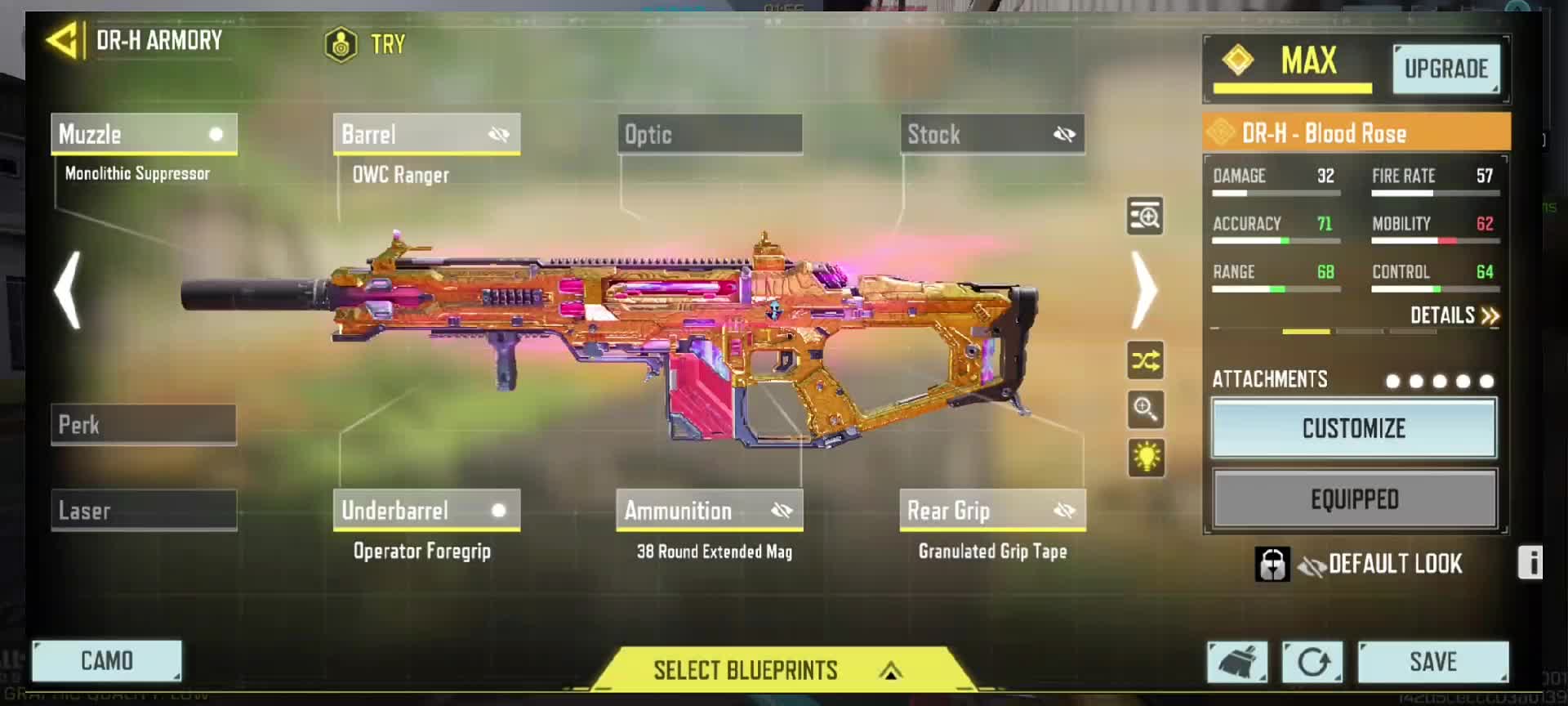This screenshot has width=1568, height=706.
Task: Click the broom clear-attachments icon
Action: click(1237, 661)
